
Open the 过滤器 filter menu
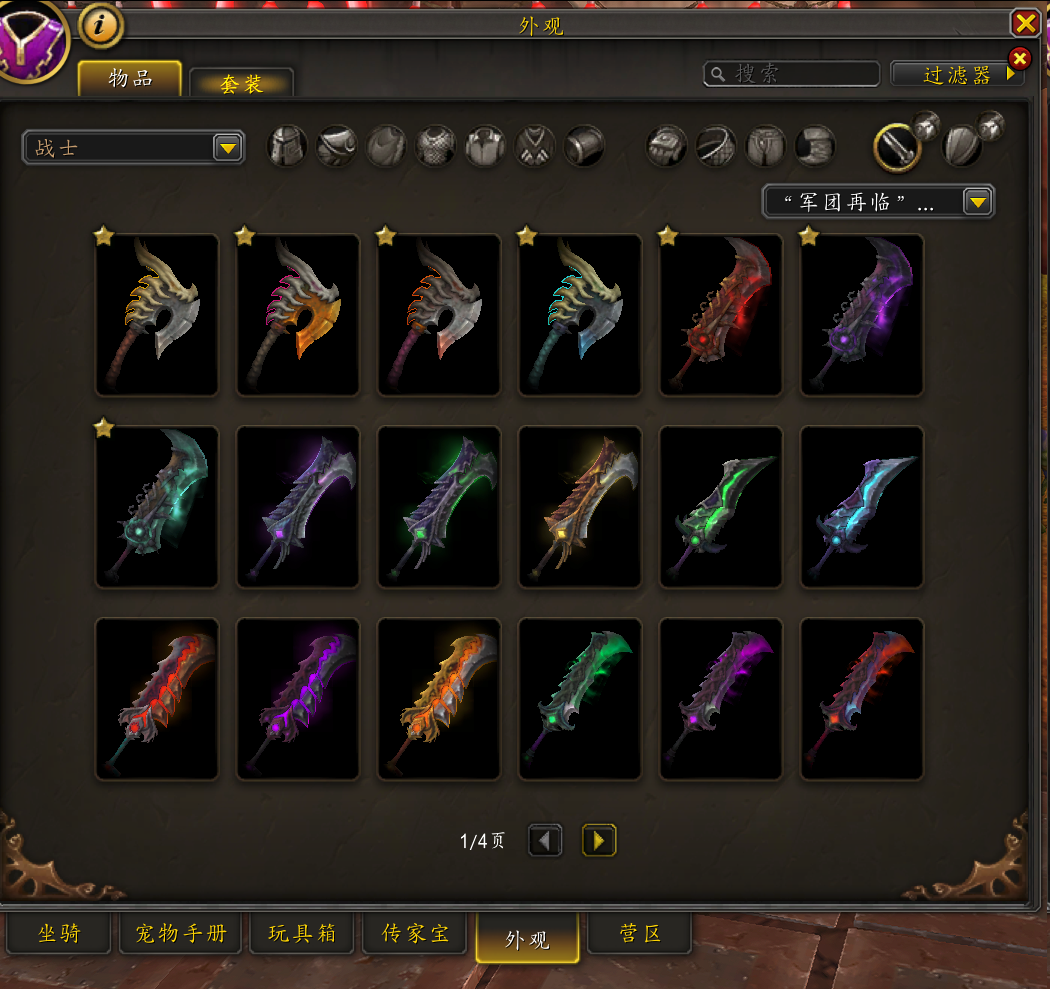click(x=957, y=75)
